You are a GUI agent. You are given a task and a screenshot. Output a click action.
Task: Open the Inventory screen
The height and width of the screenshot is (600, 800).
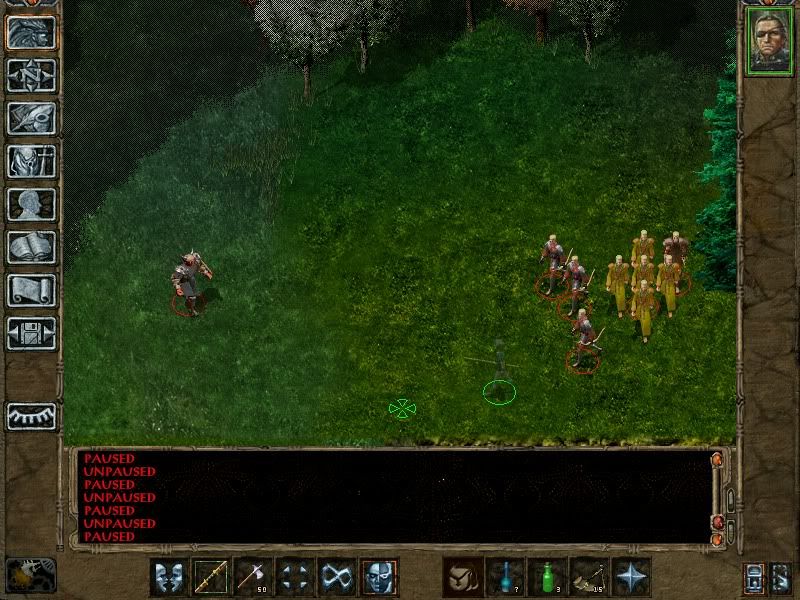tap(31, 161)
